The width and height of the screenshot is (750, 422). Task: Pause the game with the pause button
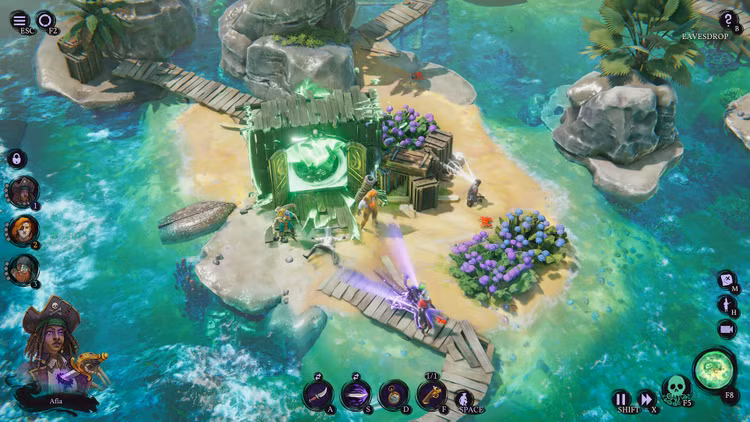pyautogui.click(x=621, y=398)
